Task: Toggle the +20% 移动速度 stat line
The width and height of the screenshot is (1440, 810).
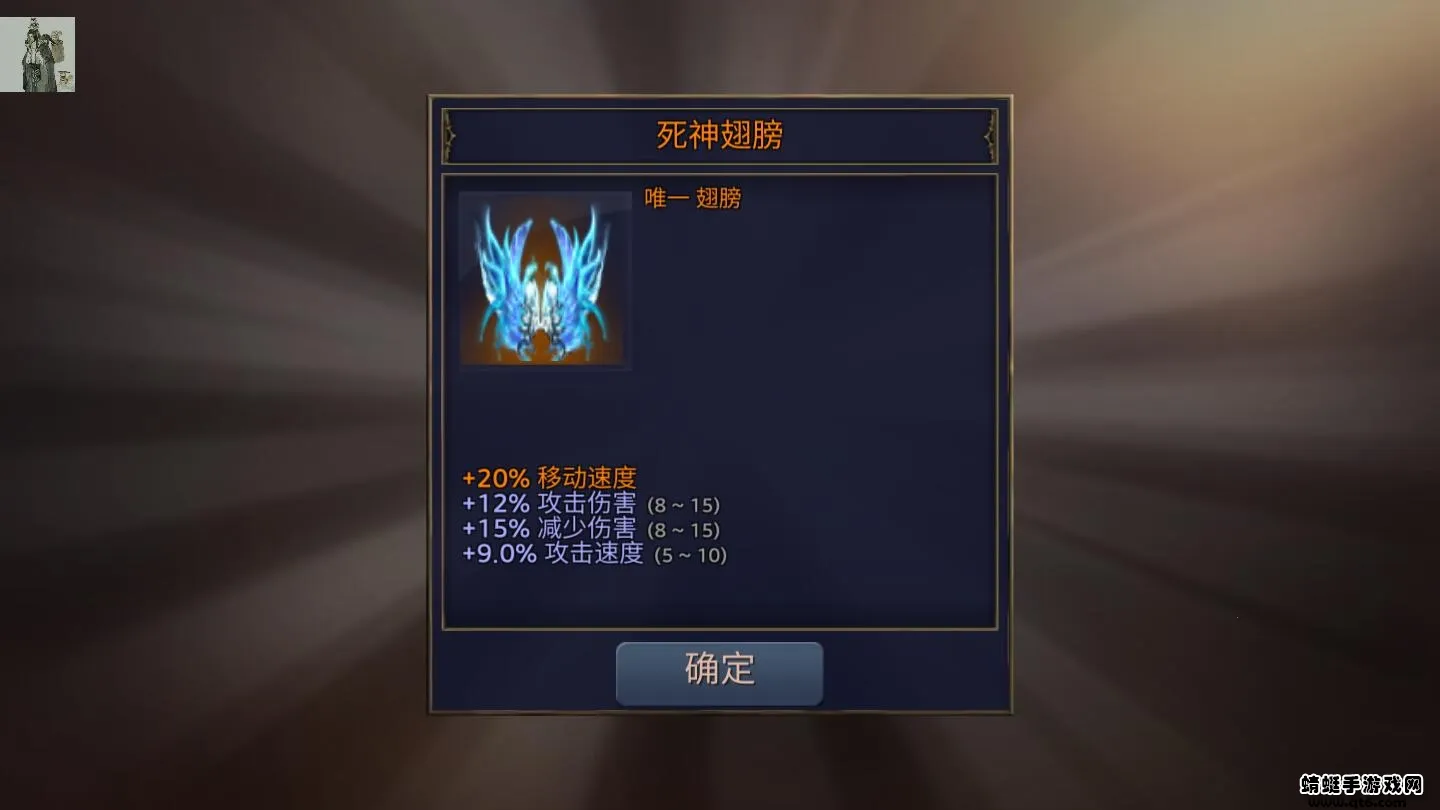Action: 548,478
